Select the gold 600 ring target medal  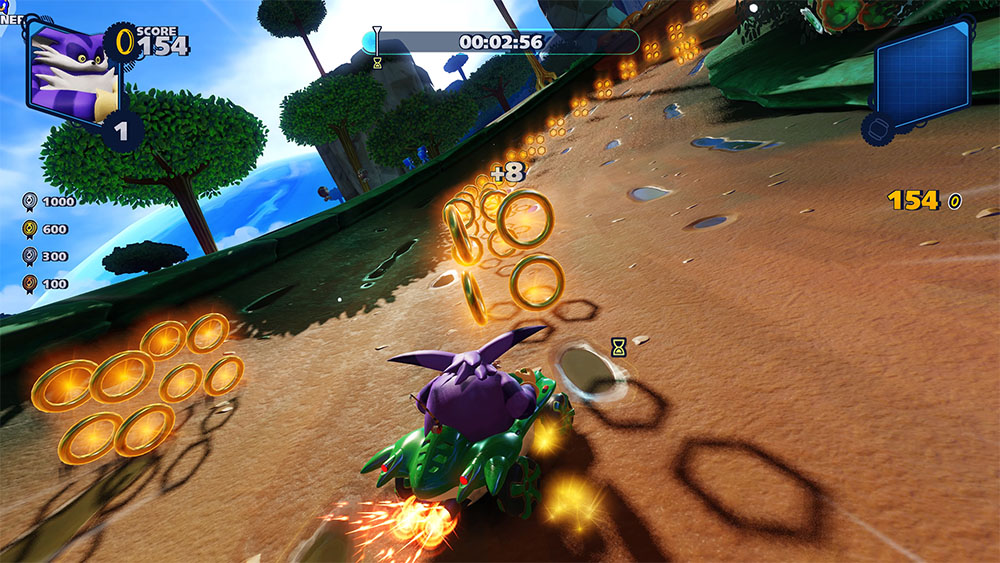[31, 229]
